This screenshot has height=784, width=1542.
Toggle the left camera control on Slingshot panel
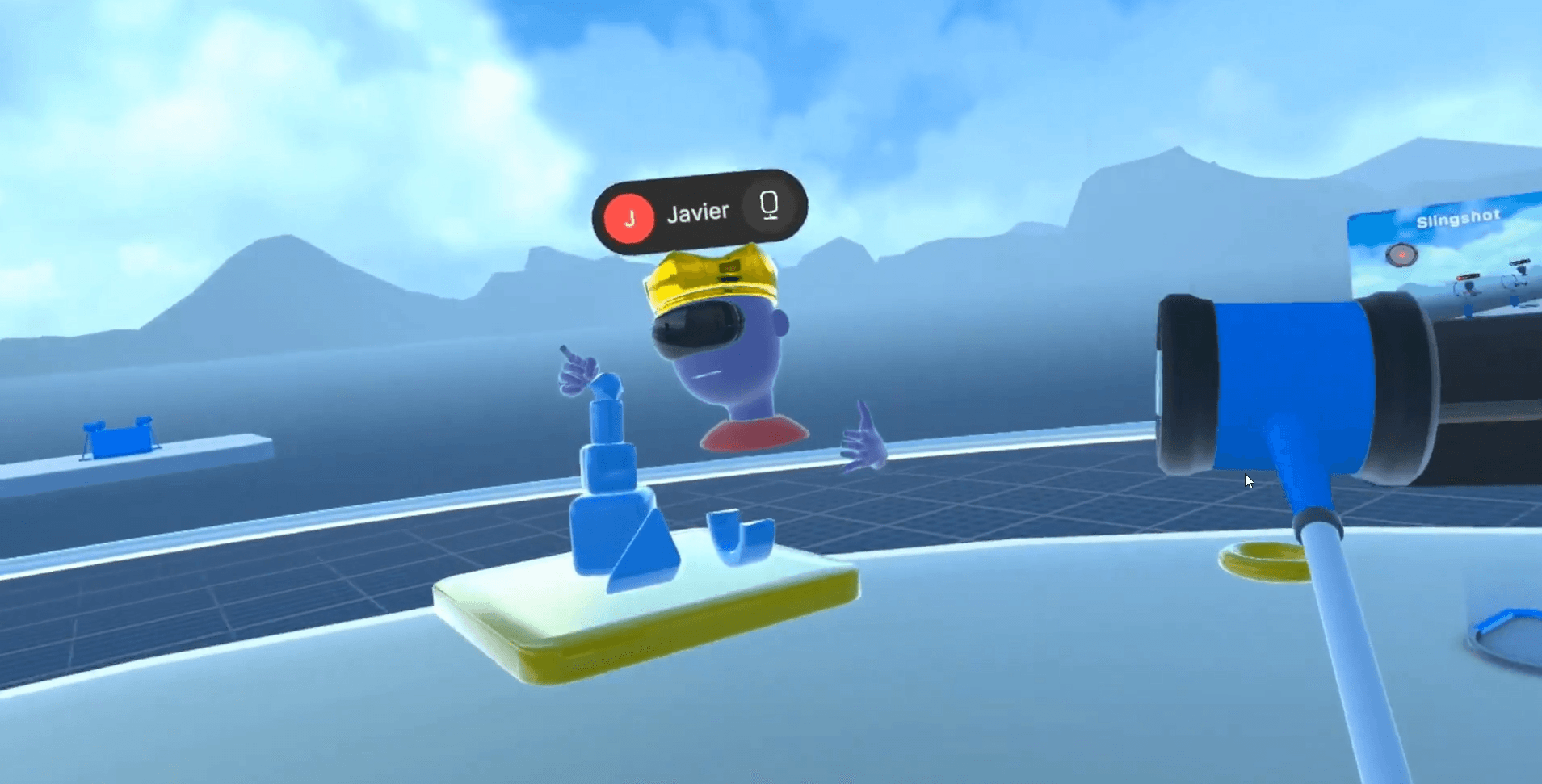point(1468,278)
